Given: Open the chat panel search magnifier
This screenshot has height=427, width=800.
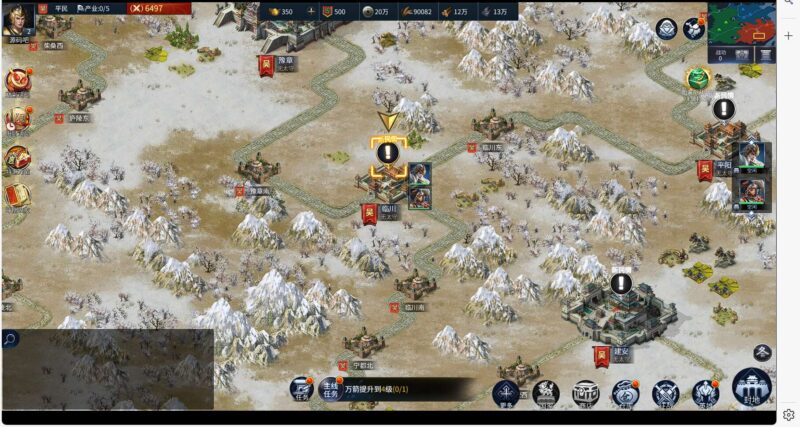Looking at the screenshot, I should (10, 339).
